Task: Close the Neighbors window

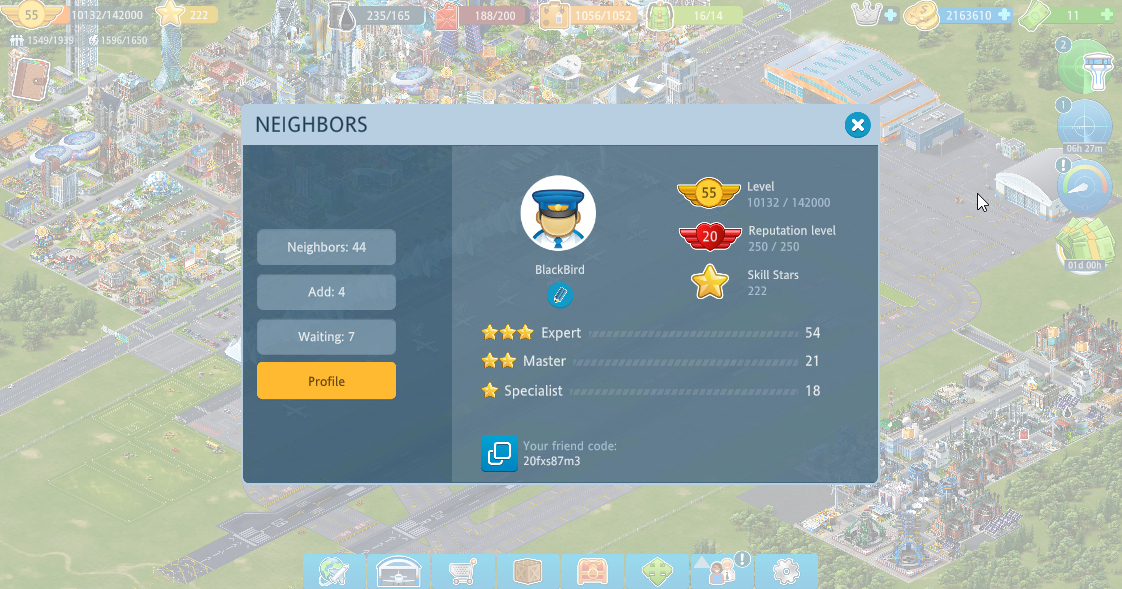Action: (x=857, y=125)
